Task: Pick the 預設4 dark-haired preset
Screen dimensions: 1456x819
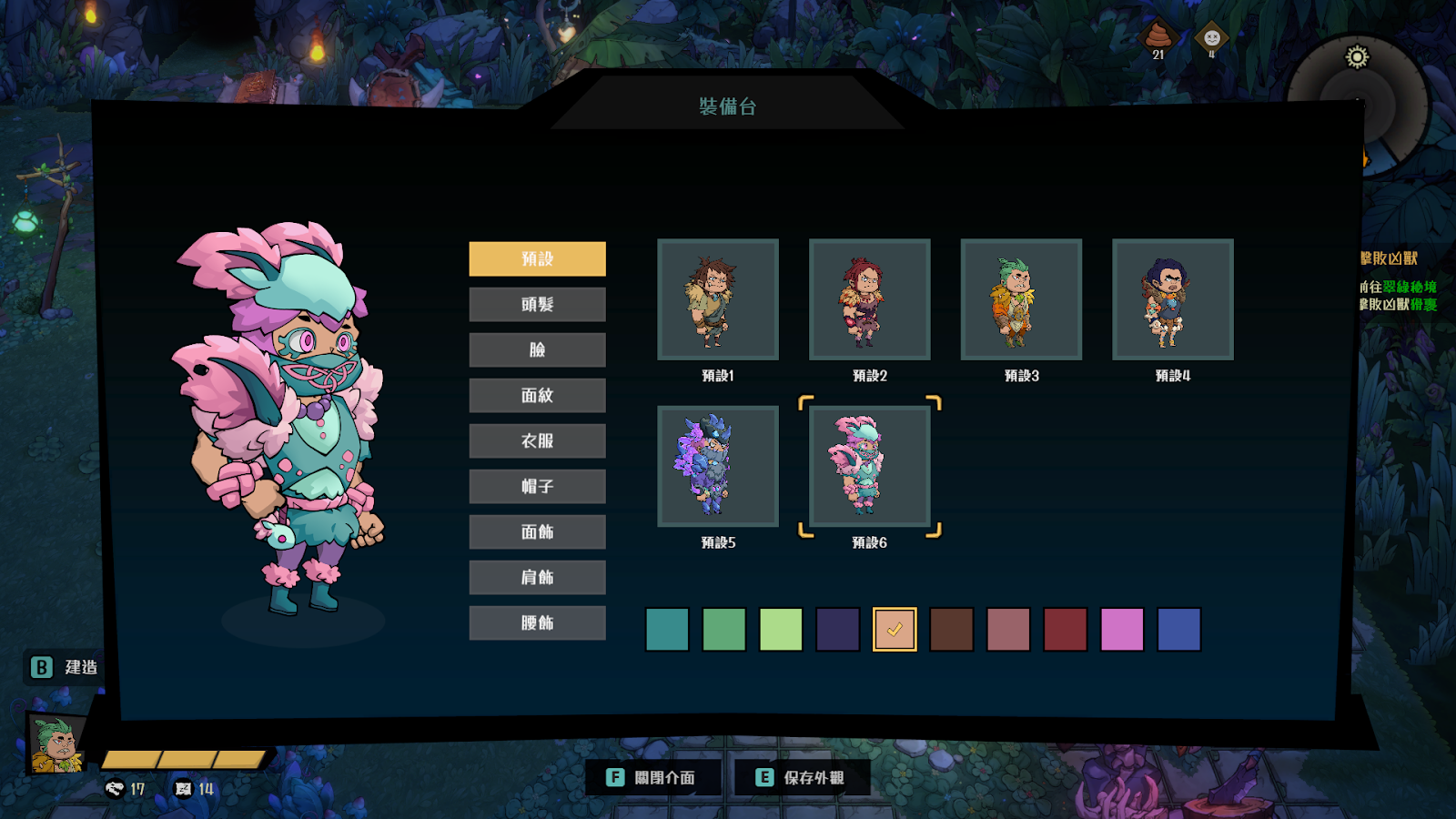Action: (x=1173, y=299)
